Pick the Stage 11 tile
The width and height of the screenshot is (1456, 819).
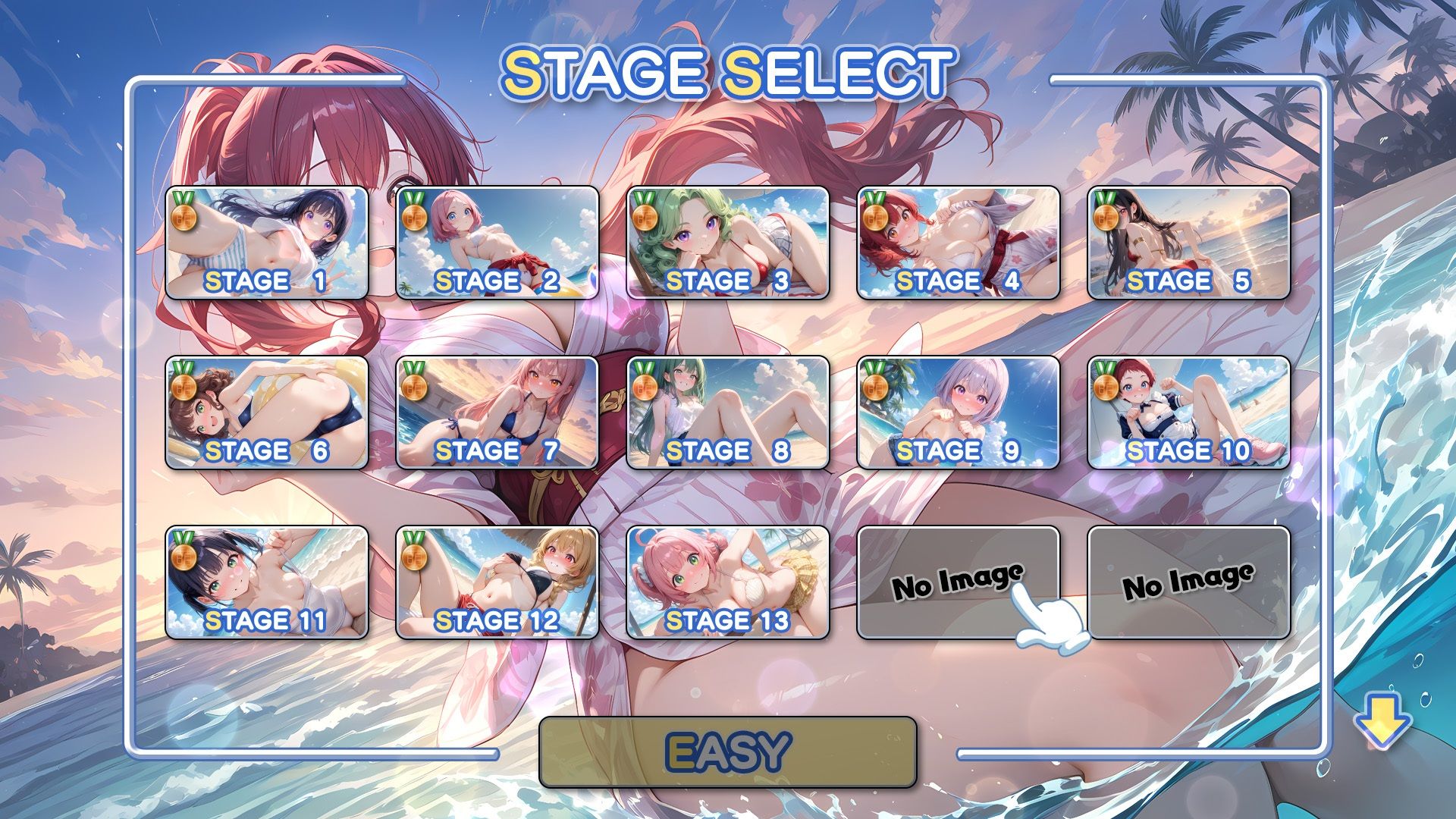[x=266, y=582]
